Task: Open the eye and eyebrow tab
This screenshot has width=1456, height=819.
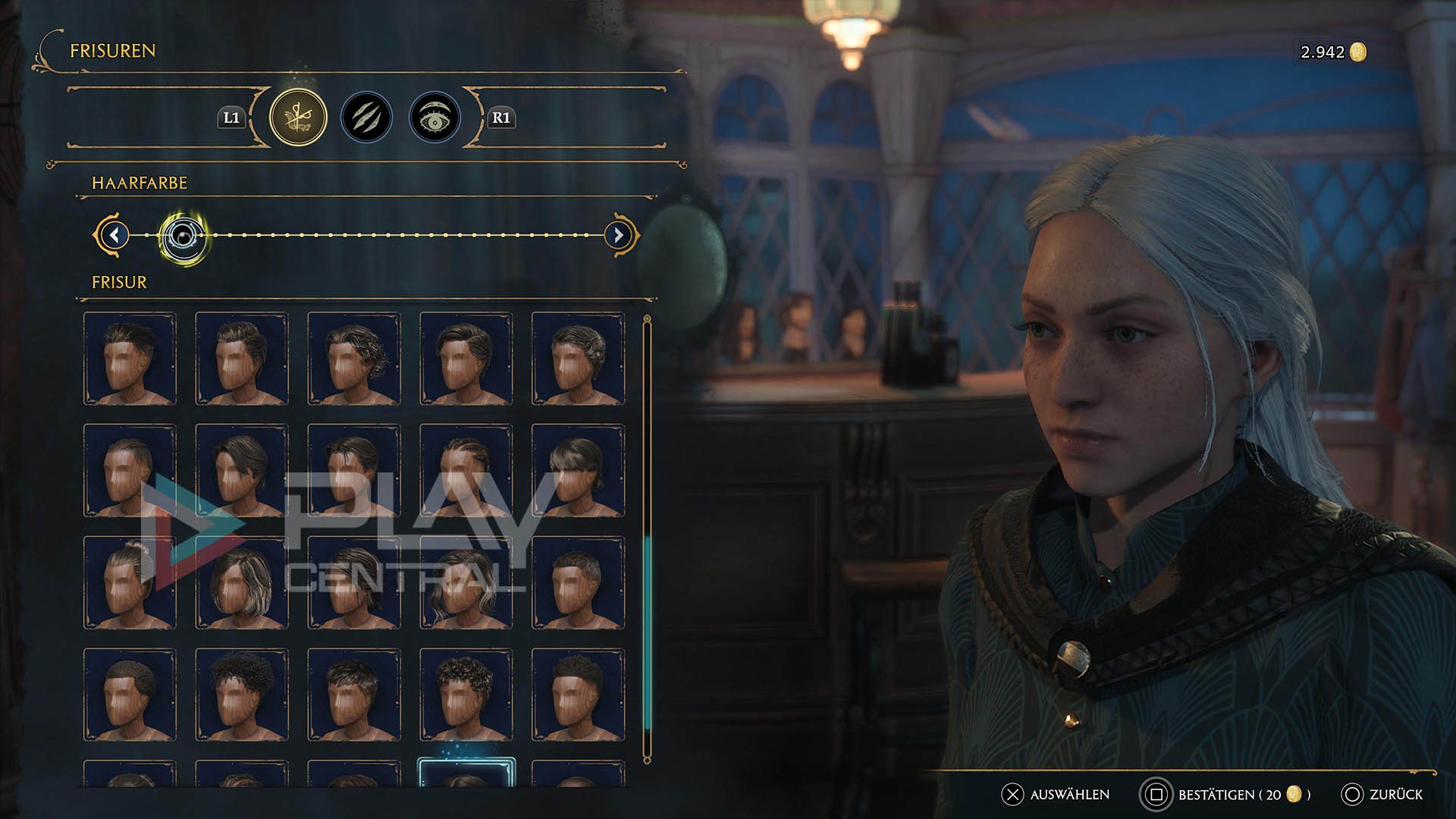Action: coord(435,118)
